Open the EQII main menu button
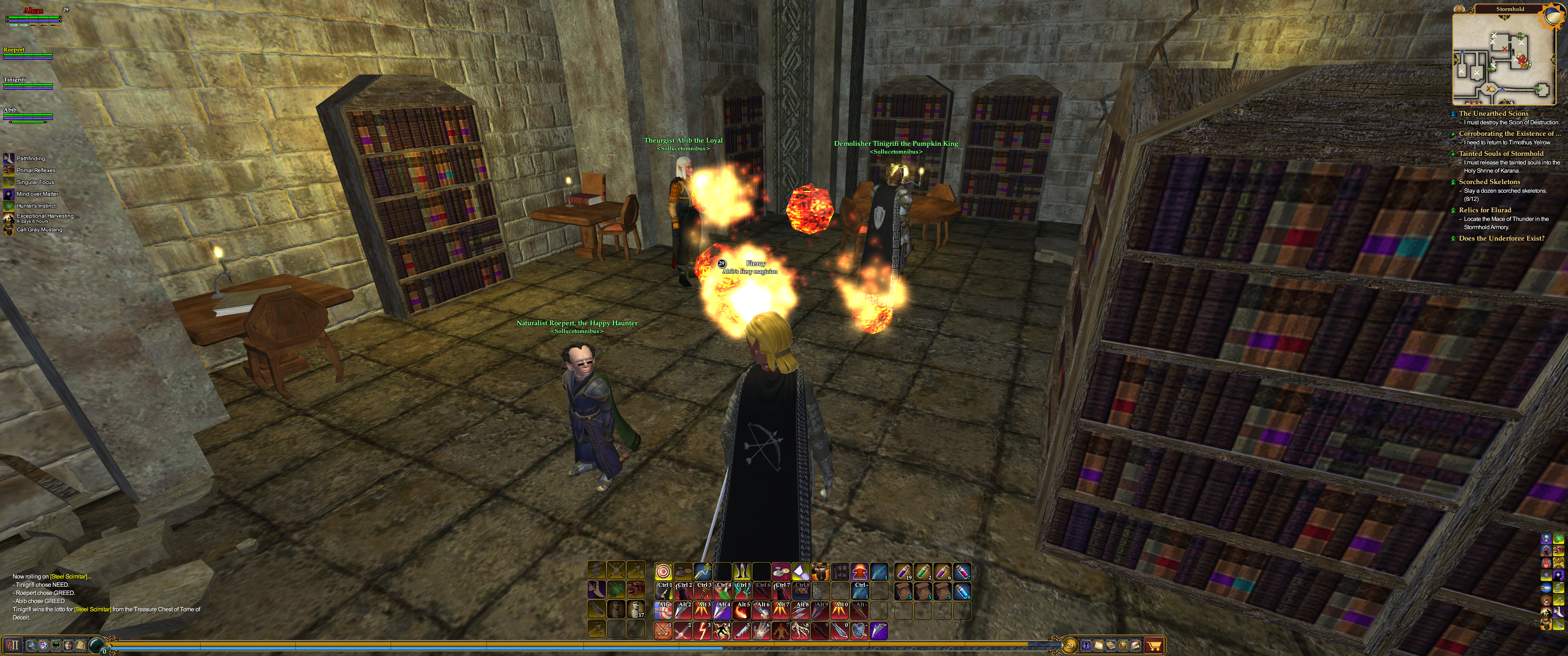Screen dimensions: 1568x656 pyautogui.click(x=13, y=645)
